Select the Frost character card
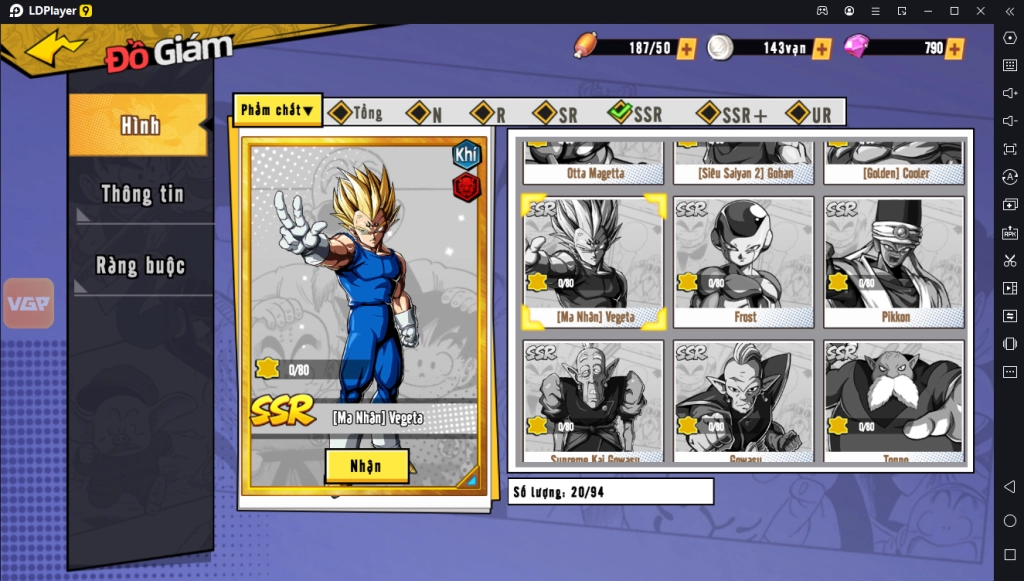This screenshot has width=1024, height=581. (745, 262)
